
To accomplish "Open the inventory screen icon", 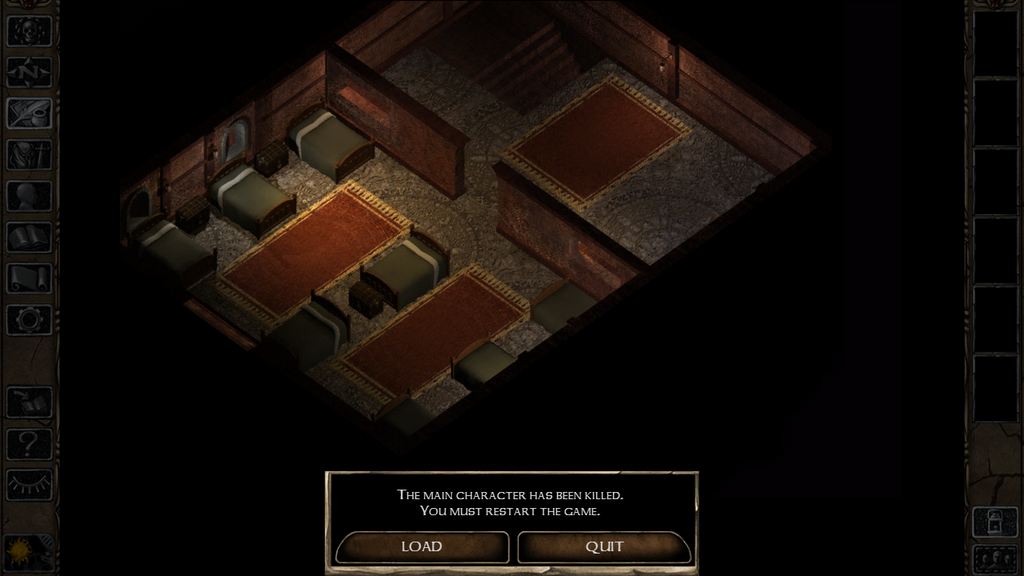I will [29, 154].
